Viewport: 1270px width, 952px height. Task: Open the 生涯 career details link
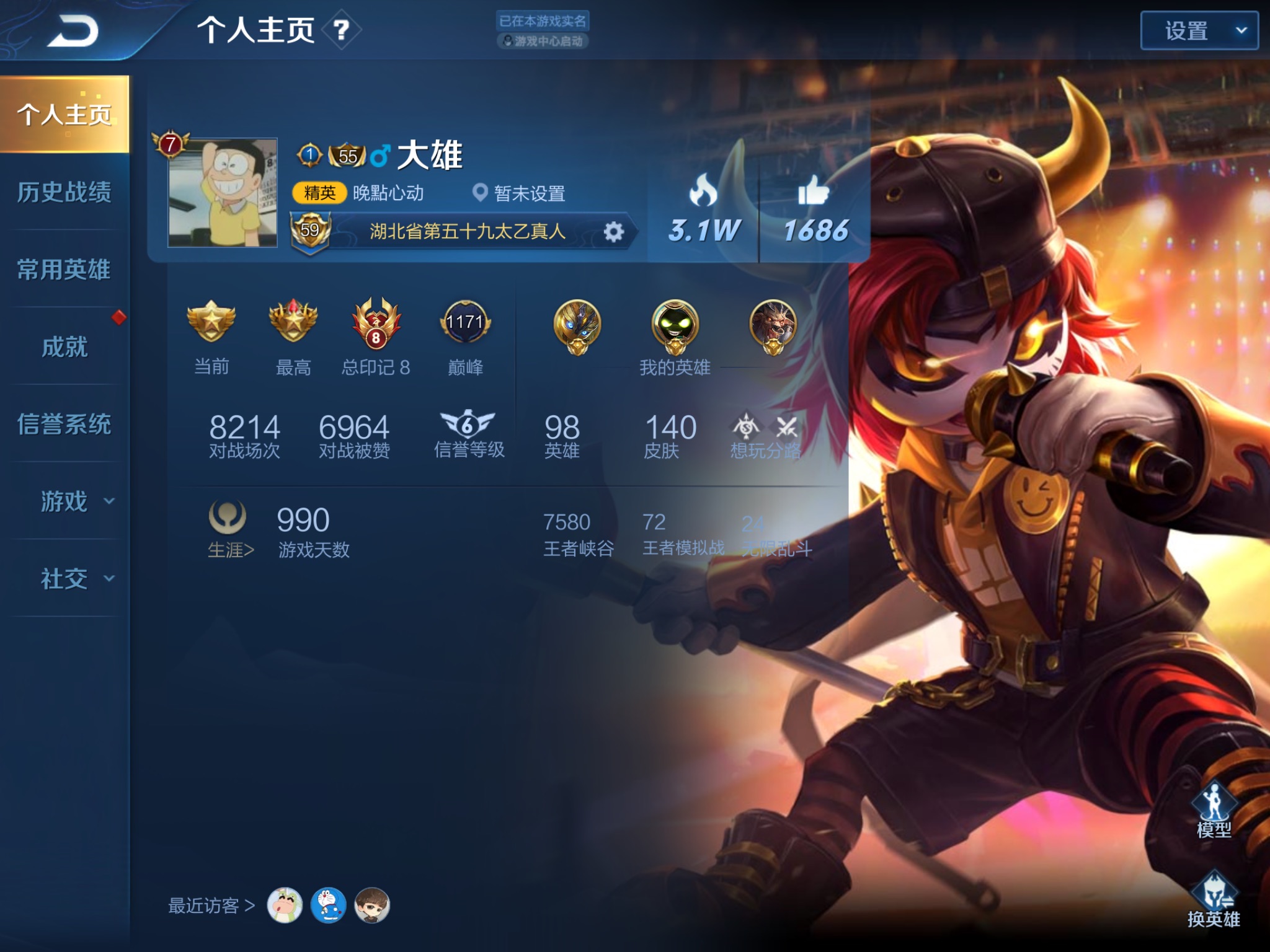(x=229, y=550)
